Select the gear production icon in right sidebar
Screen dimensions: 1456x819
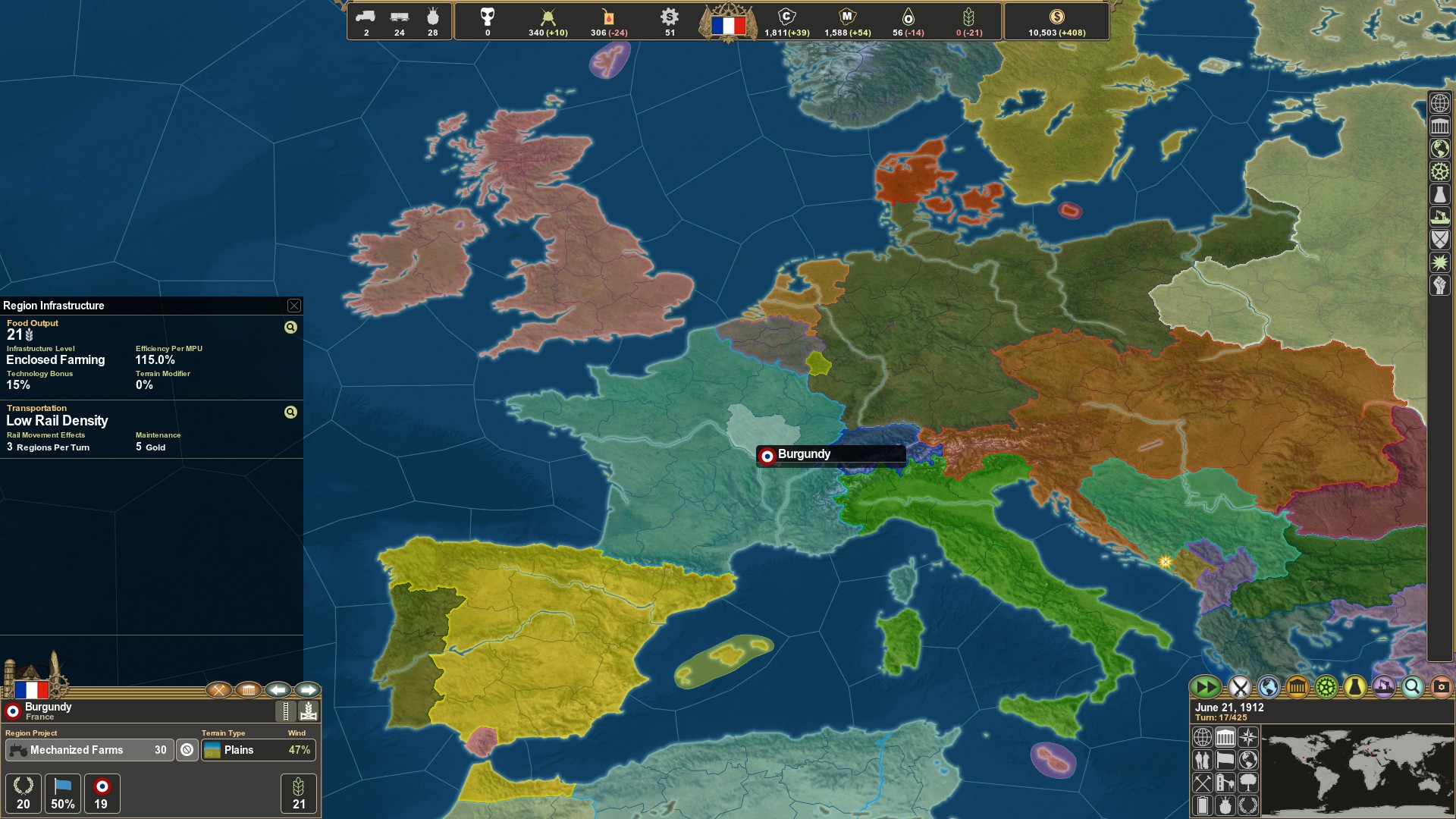point(1439,171)
